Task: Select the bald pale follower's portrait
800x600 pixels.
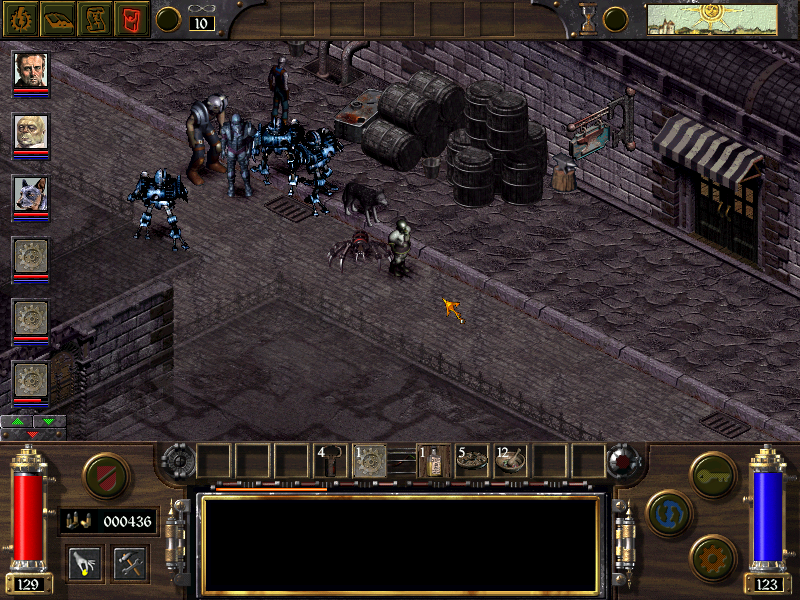Action: click(31, 132)
